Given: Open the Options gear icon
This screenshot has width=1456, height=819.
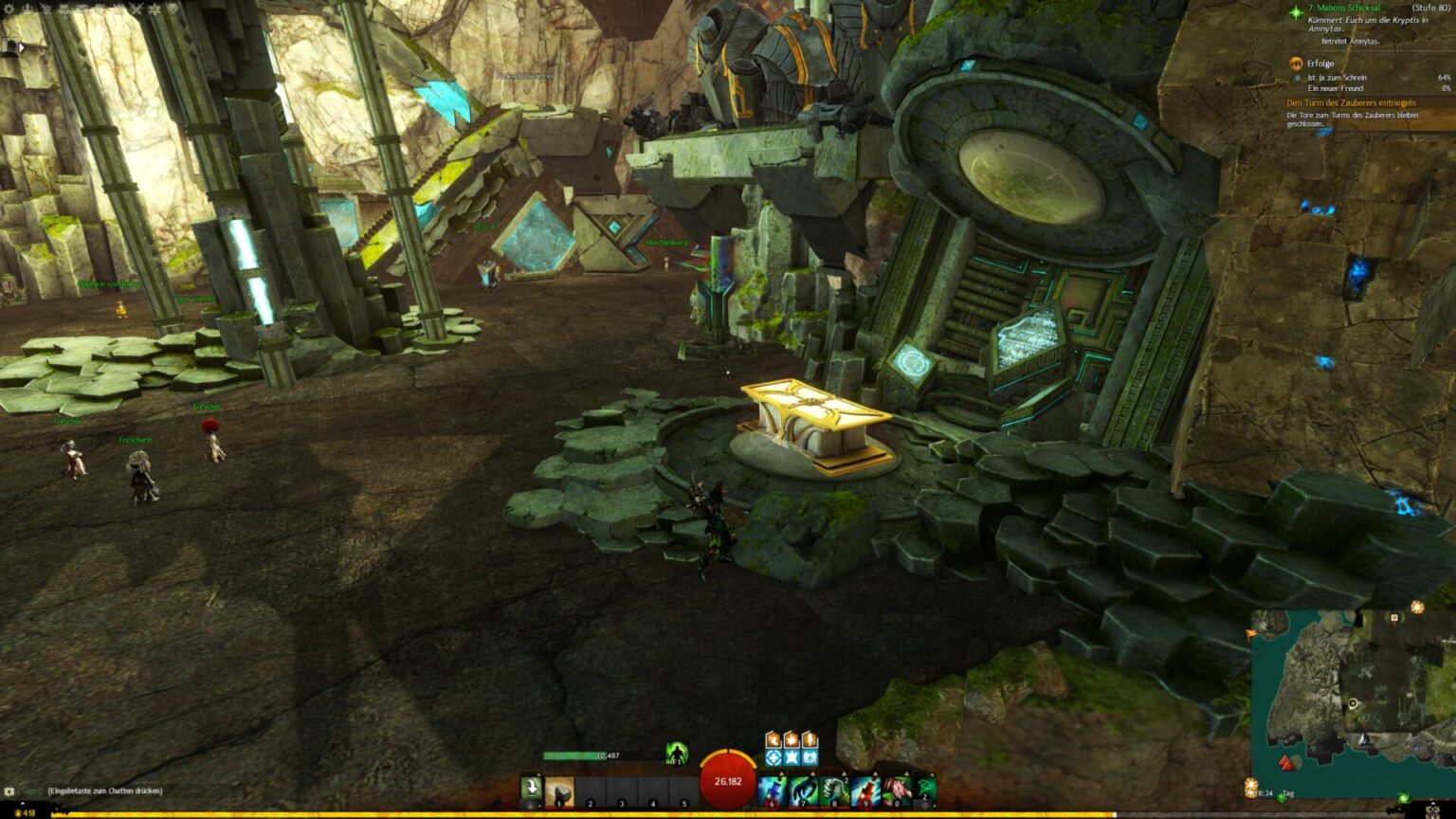Looking at the screenshot, I should (x=9, y=10).
